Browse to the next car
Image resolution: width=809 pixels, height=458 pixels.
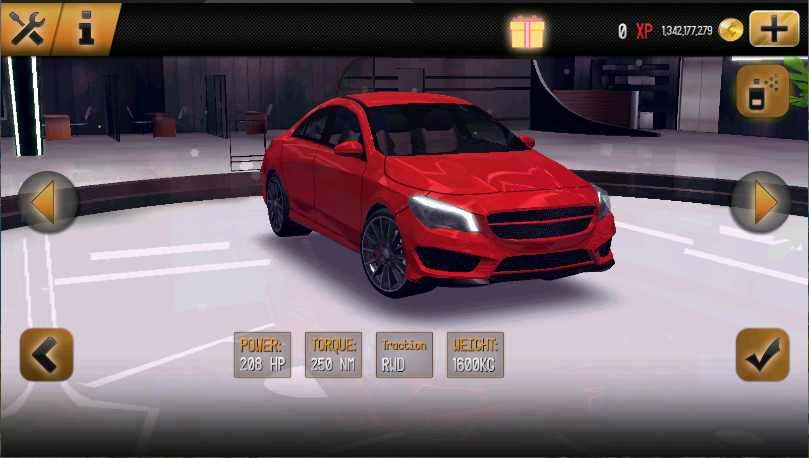762,203
